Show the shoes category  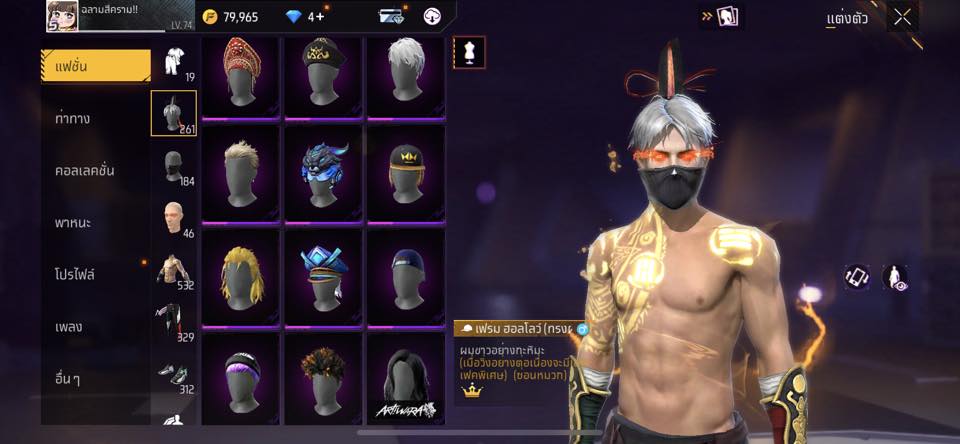tap(174, 374)
